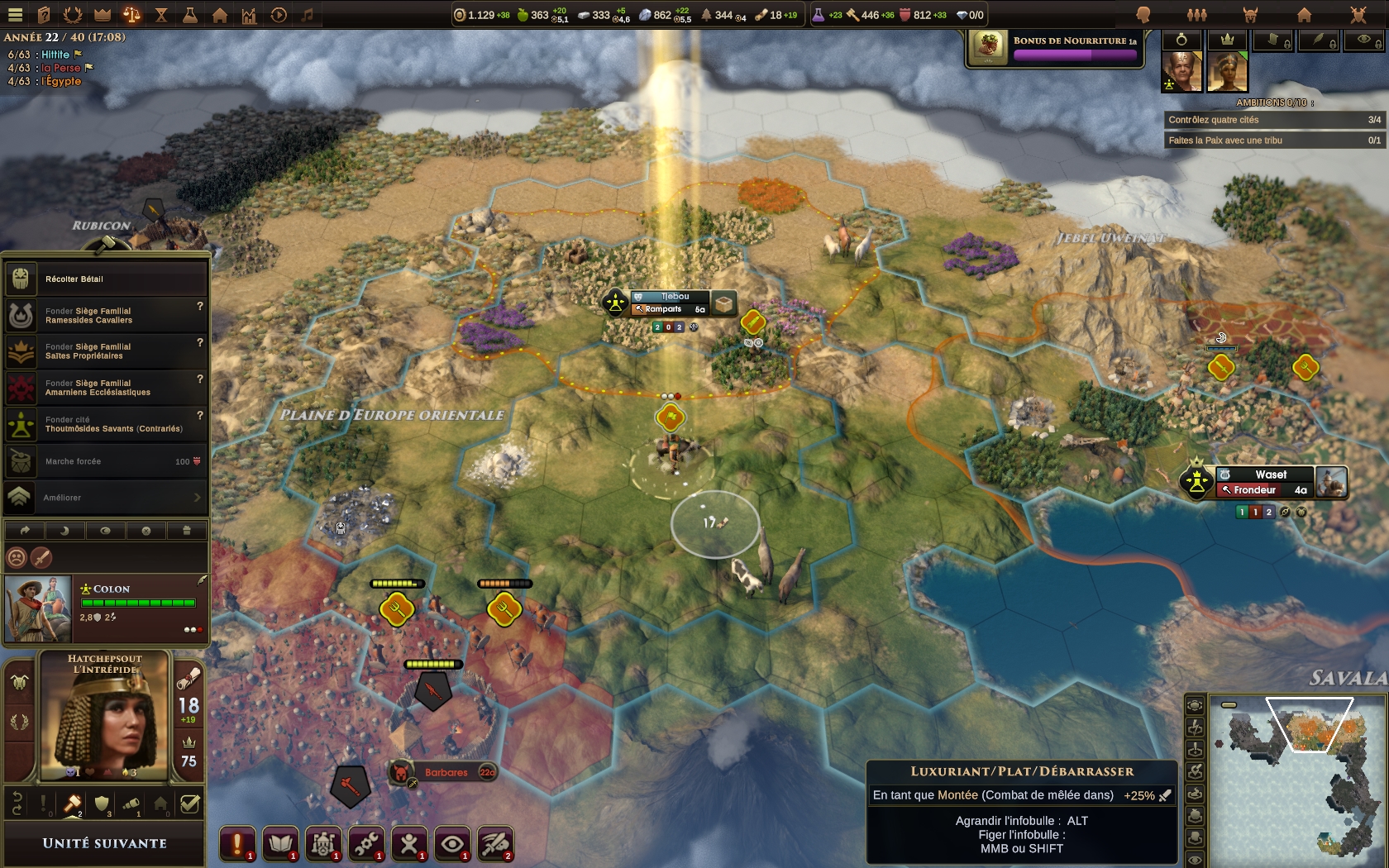Select the Colon unit portrait
The width and height of the screenshot is (1389, 868).
[38, 609]
